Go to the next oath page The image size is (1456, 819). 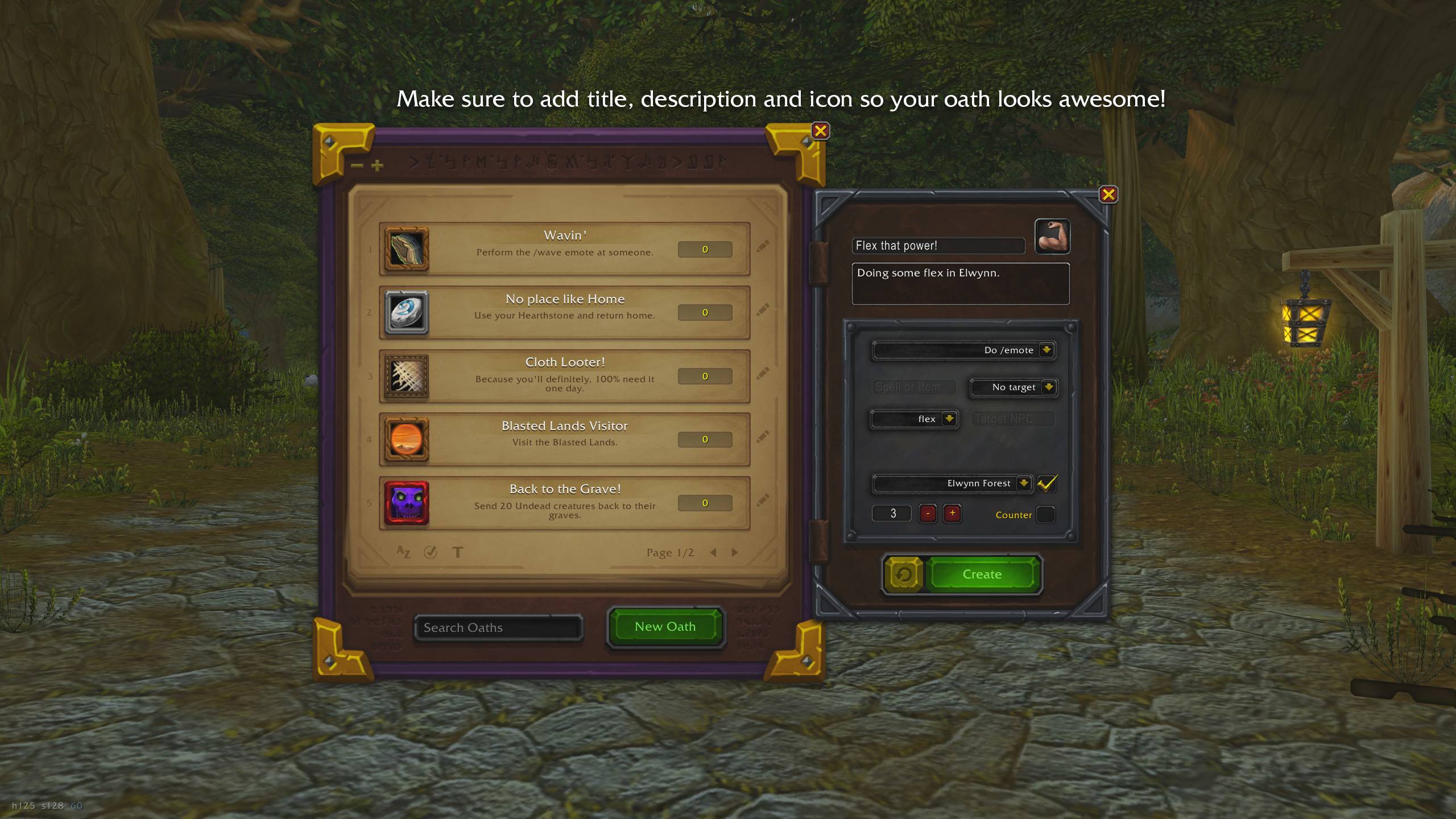coord(735,552)
